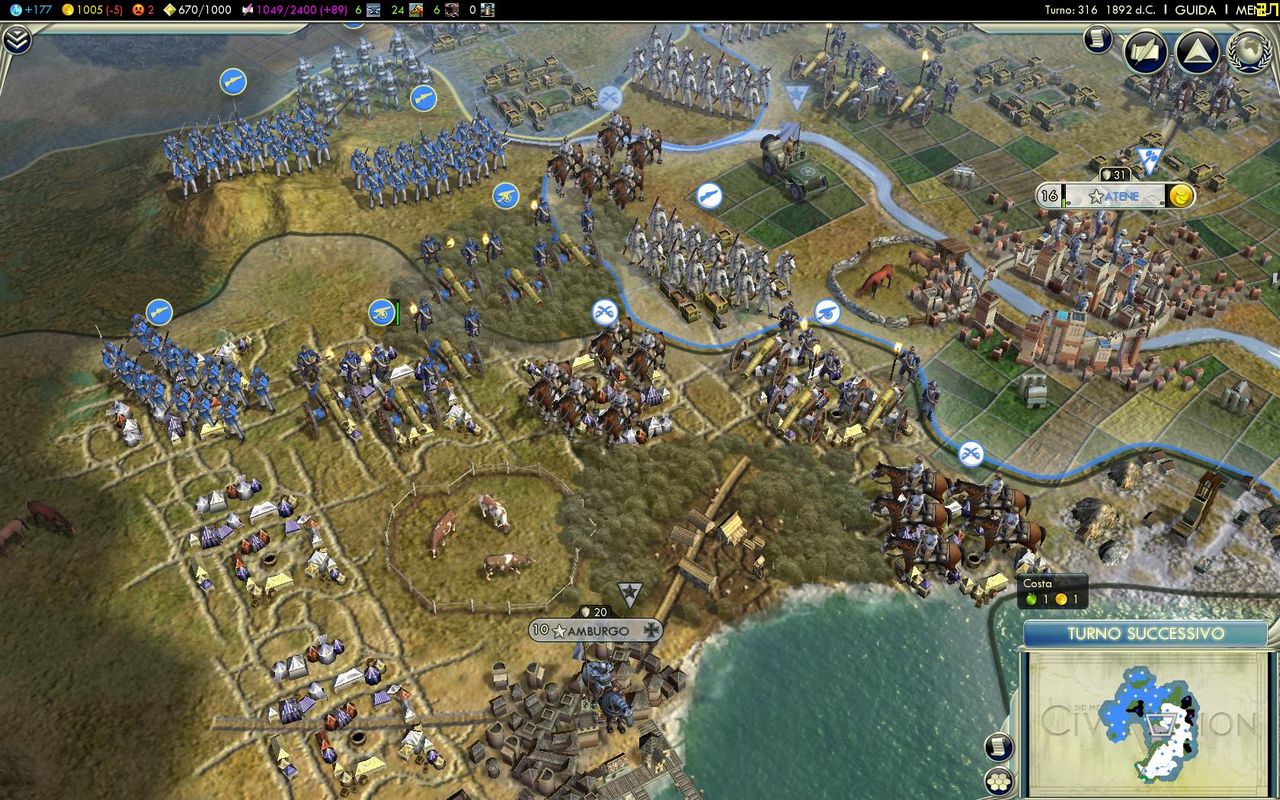End turn with Turno Successivo button
This screenshot has width=1280, height=800.
[x=1145, y=634]
